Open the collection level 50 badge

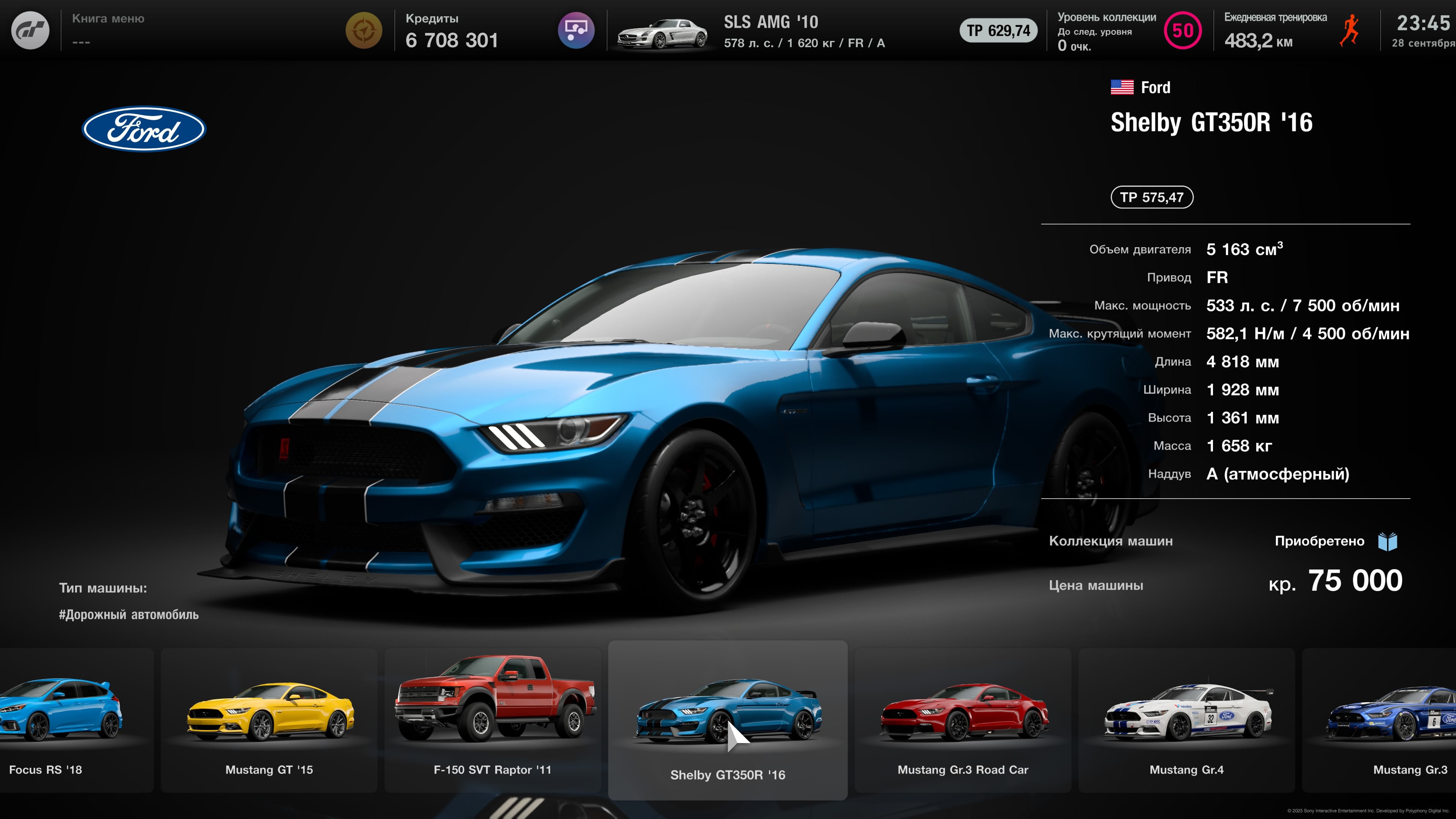coord(1183,30)
